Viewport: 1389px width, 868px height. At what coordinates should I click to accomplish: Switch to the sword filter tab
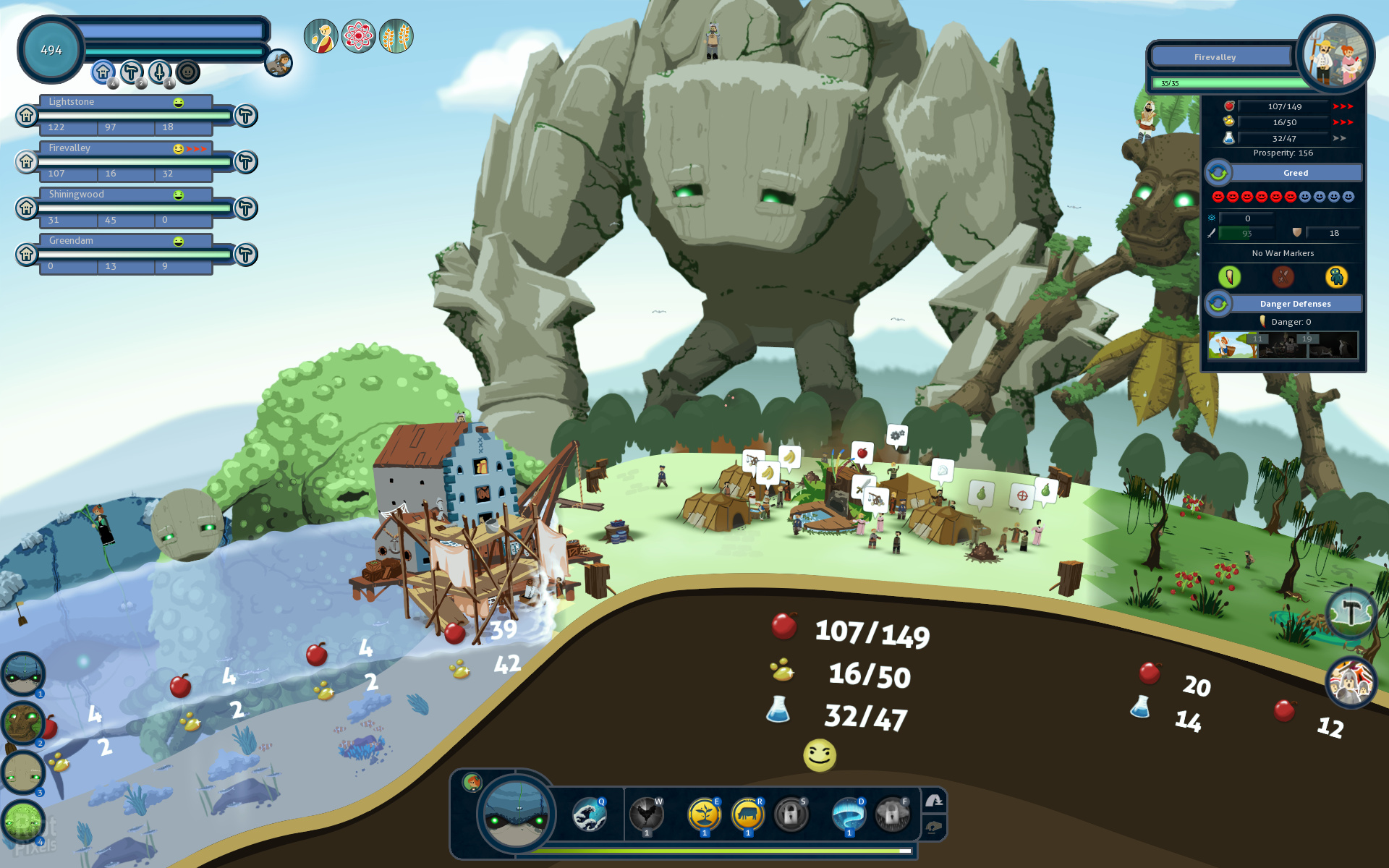160,72
